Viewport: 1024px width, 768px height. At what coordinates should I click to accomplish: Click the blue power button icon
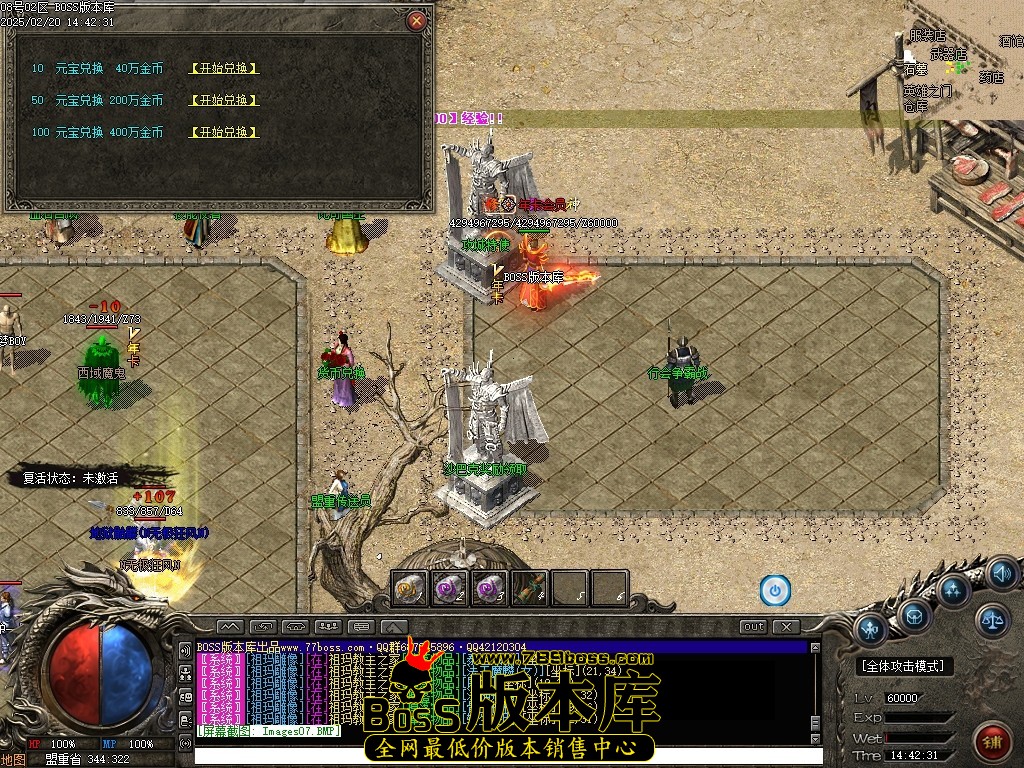(x=775, y=590)
